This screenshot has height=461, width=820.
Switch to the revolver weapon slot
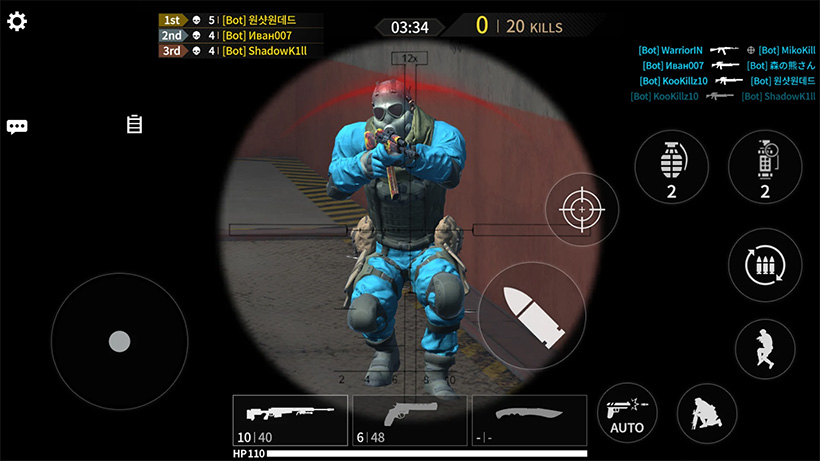(409, 420)
